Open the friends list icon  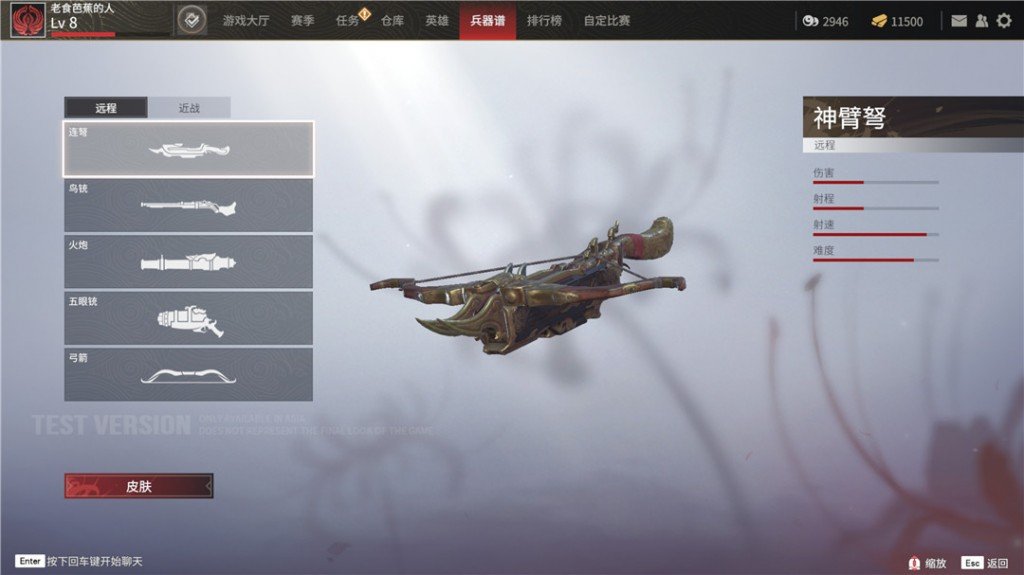click(x=981, y=21)
